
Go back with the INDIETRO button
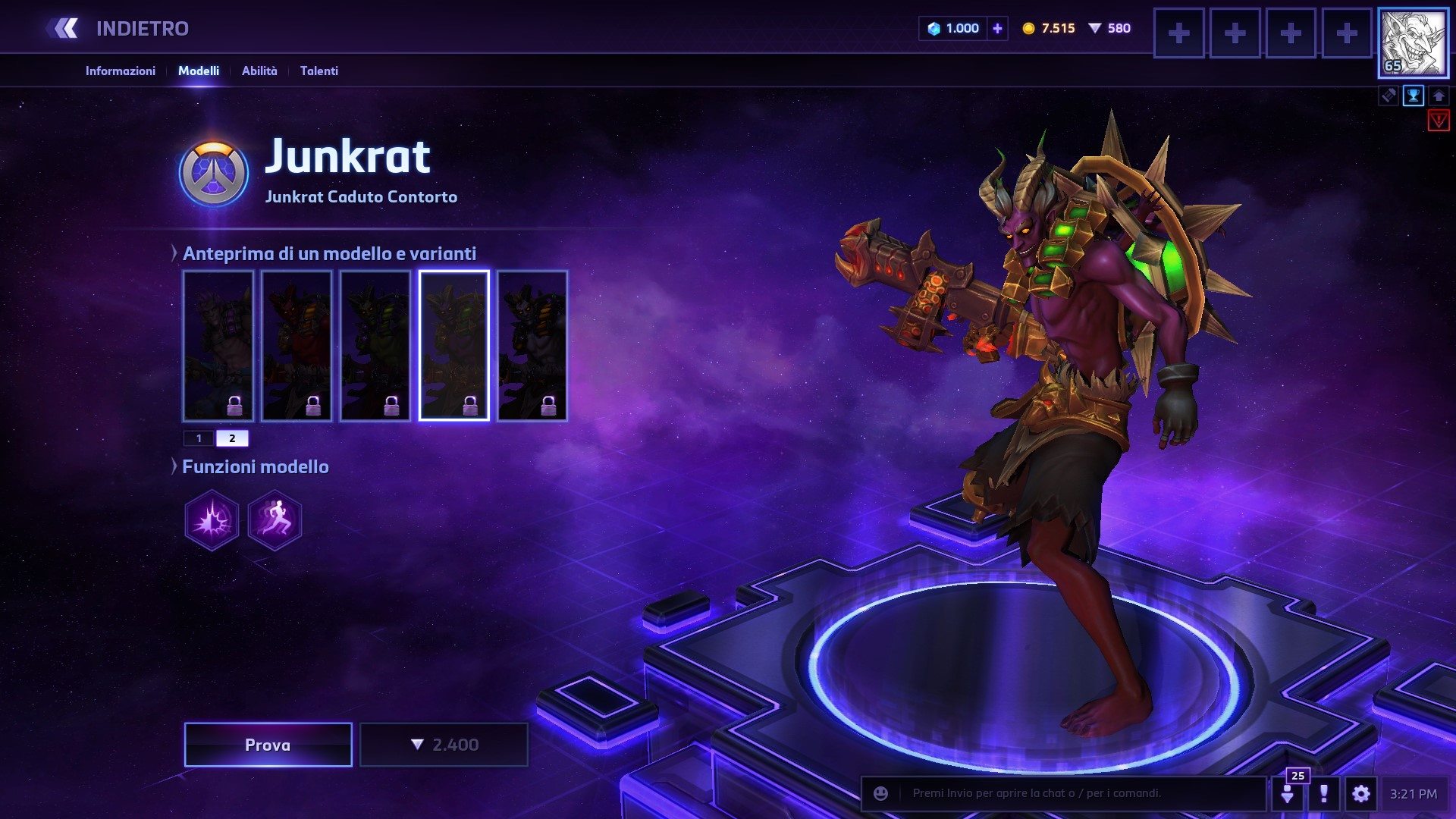(118, 29)
